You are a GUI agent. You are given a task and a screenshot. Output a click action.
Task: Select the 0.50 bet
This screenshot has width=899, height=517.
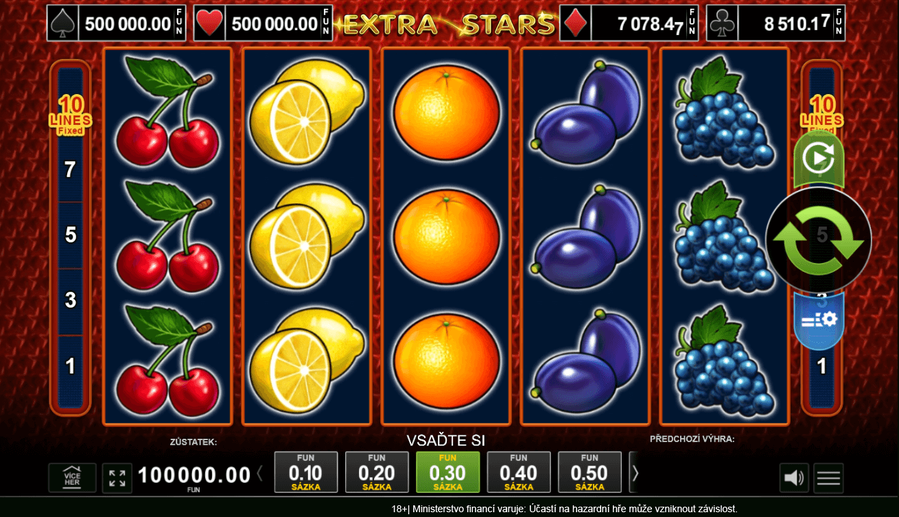click(589, 472)
